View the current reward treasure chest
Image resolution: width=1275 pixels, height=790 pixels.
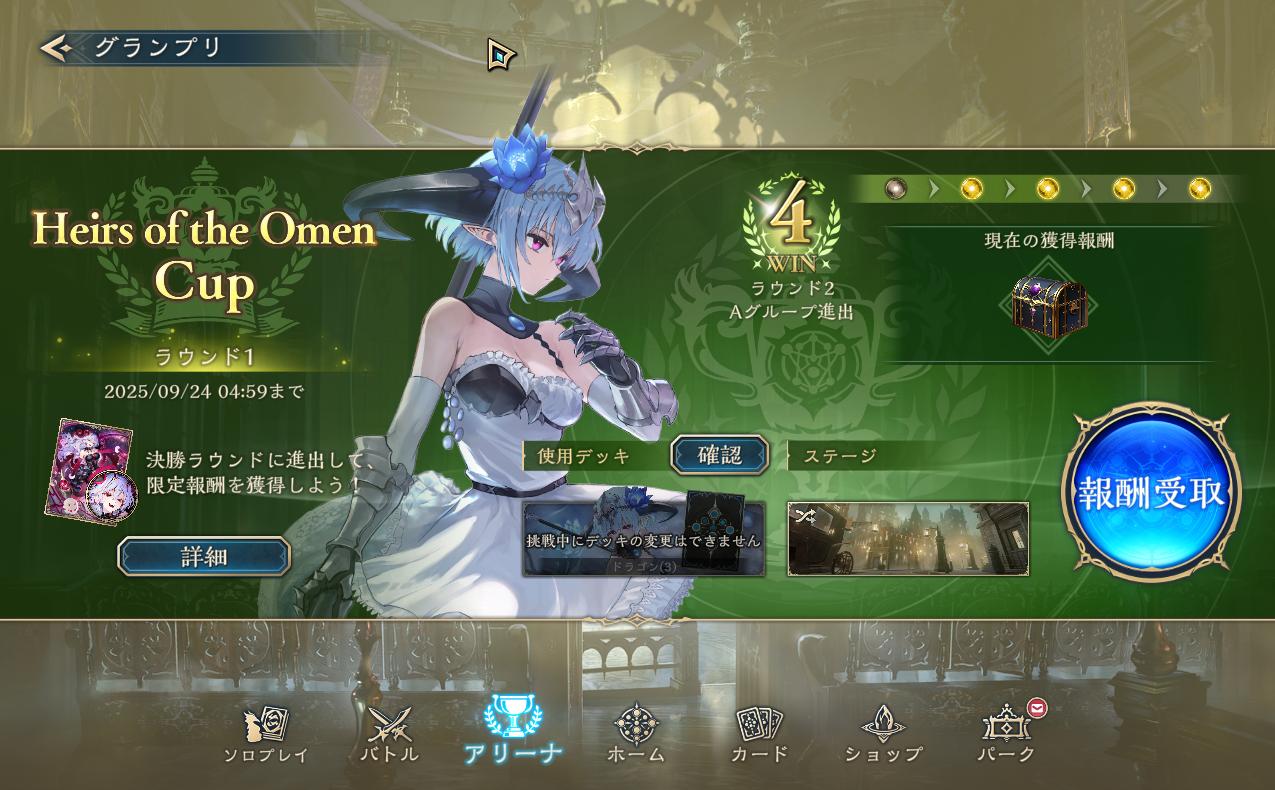pyautogui.click(x=1048, y=304)
